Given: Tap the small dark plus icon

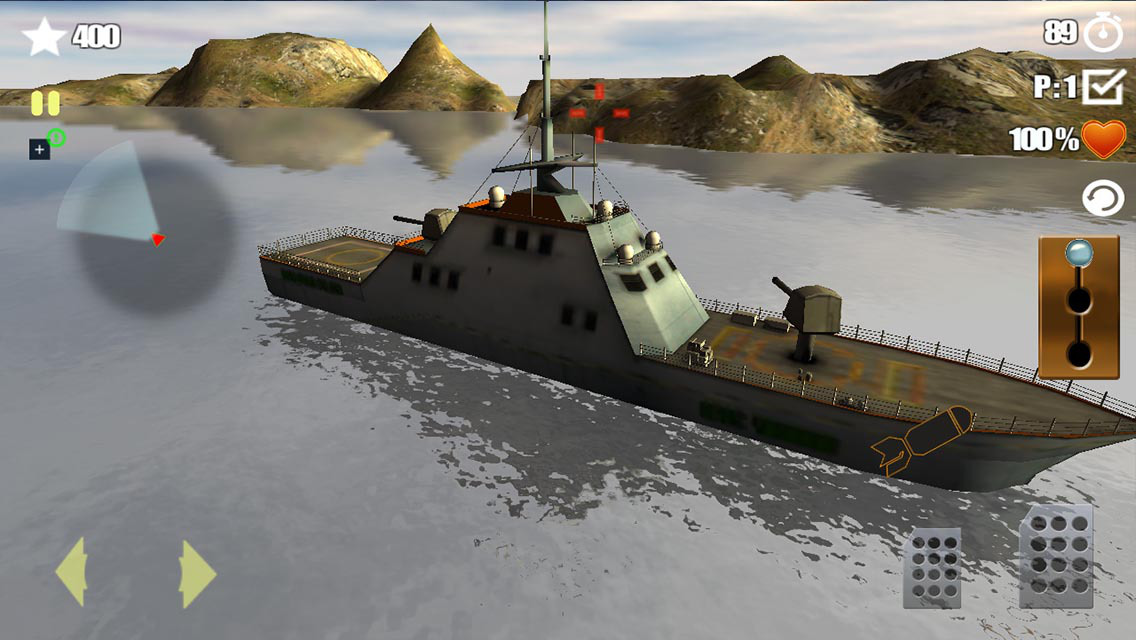Looking at the screenshot, I should (39, 150).
